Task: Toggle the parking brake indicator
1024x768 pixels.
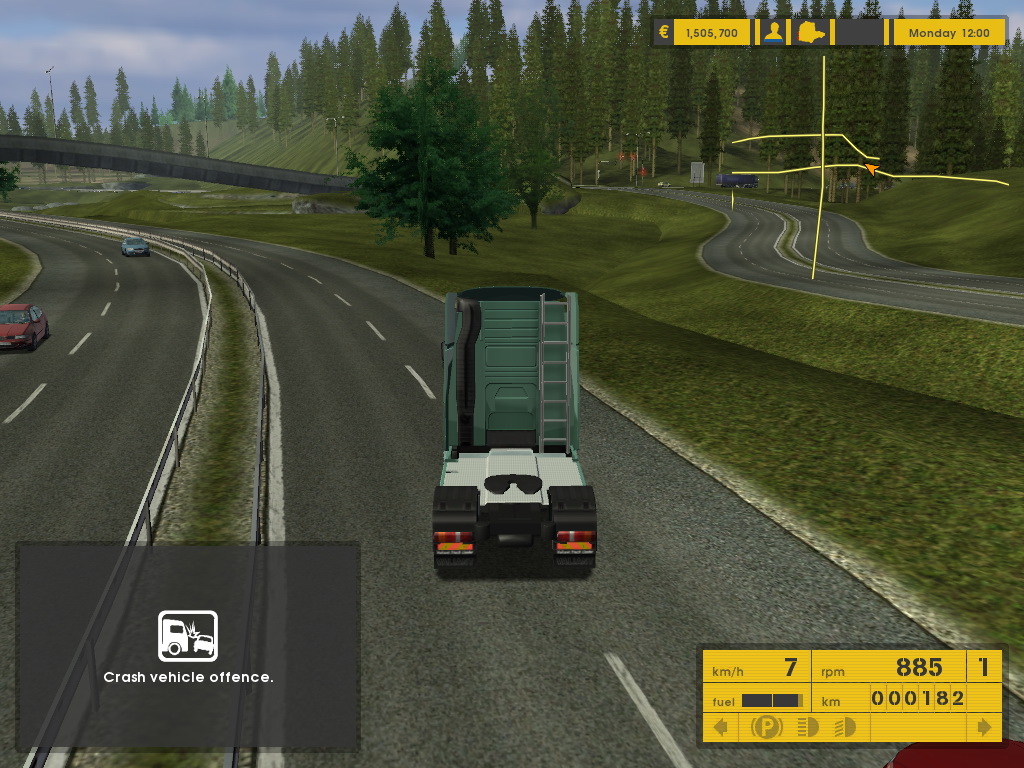Action: pyautogui.click(x=767, y=727)
